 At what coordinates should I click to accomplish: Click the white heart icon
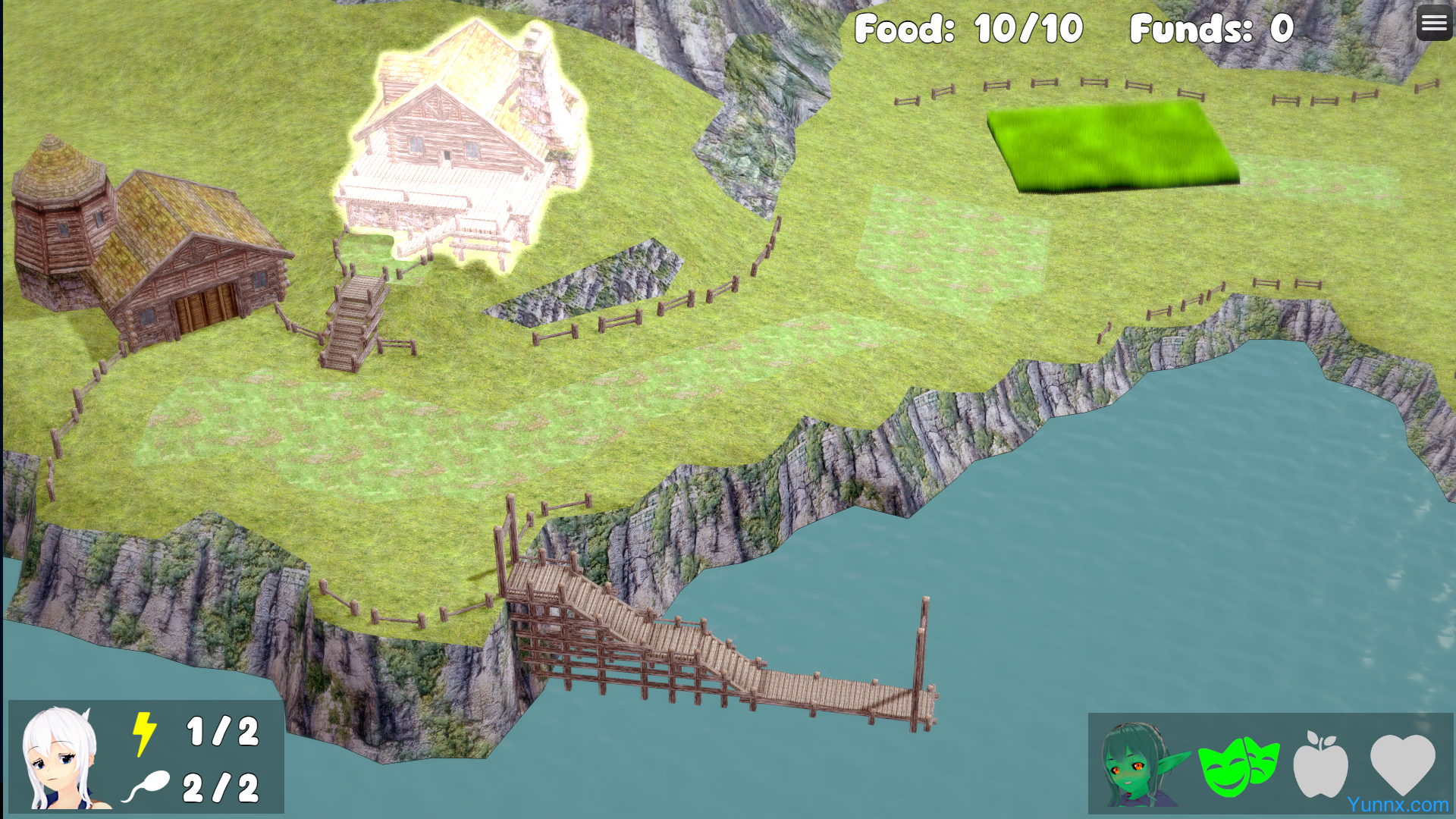(x=1402, y=763)
